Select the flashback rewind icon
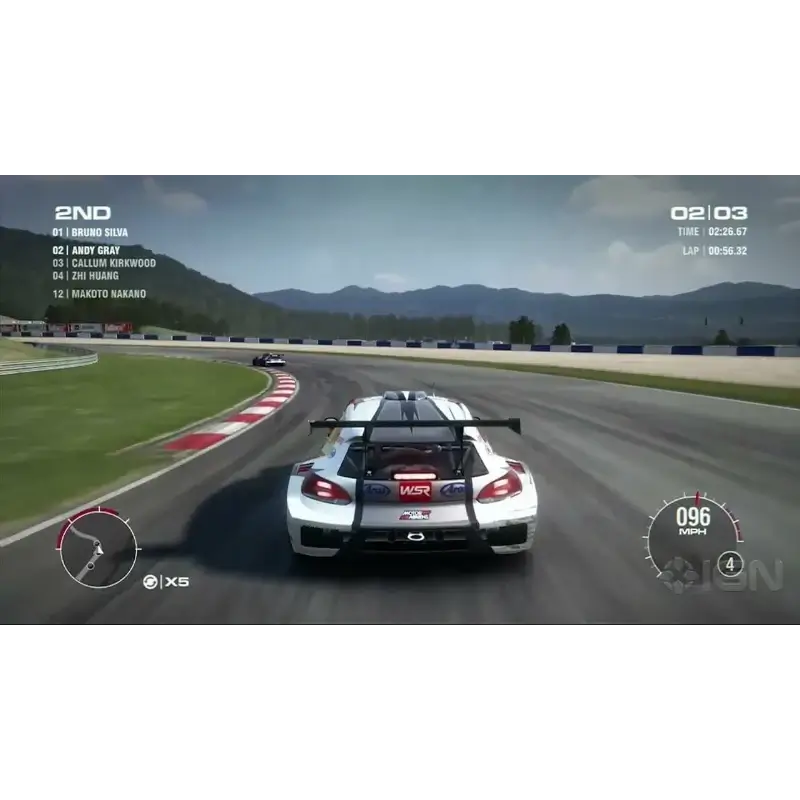This screenshot has height=800, width=800. click(x=150, y=582)
